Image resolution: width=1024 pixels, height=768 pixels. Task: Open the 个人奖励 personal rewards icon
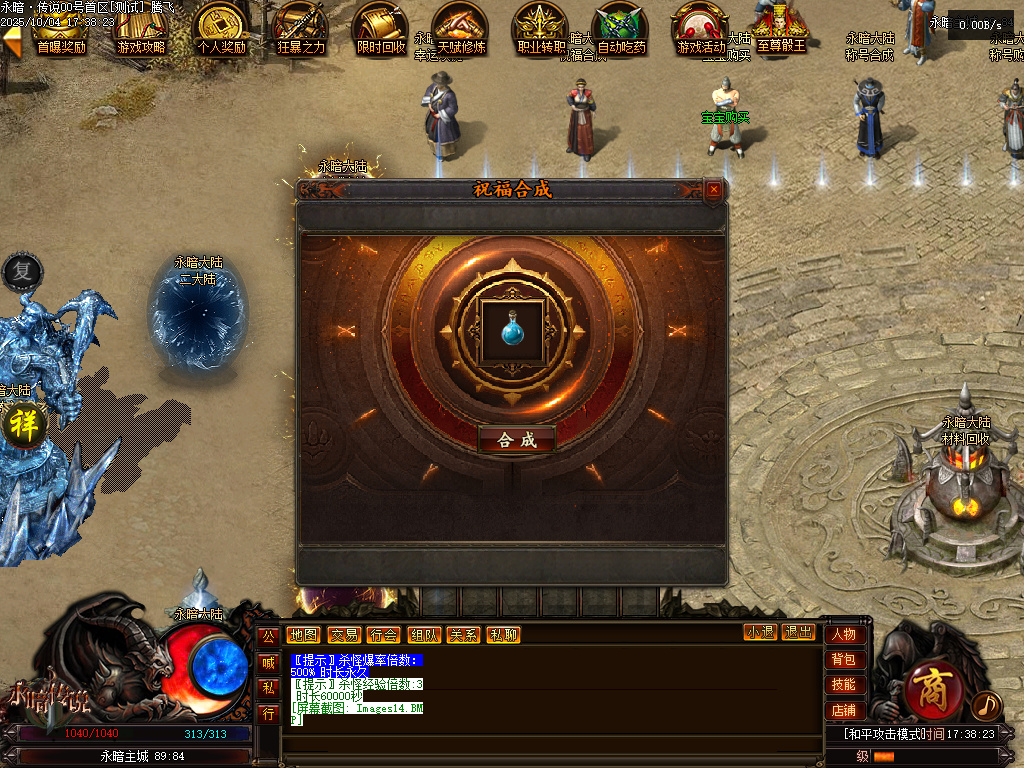point(221,28)
